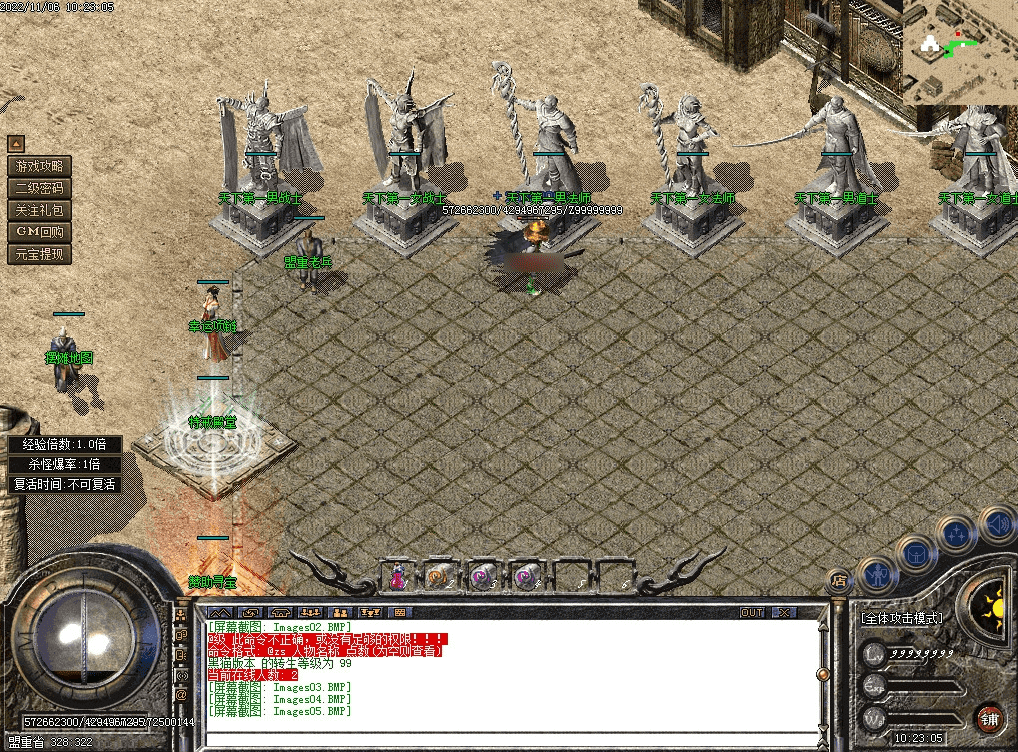Switch the 全体攻击模式 attack mode label
The image size is (1018, 752).
tap(901, 618)
